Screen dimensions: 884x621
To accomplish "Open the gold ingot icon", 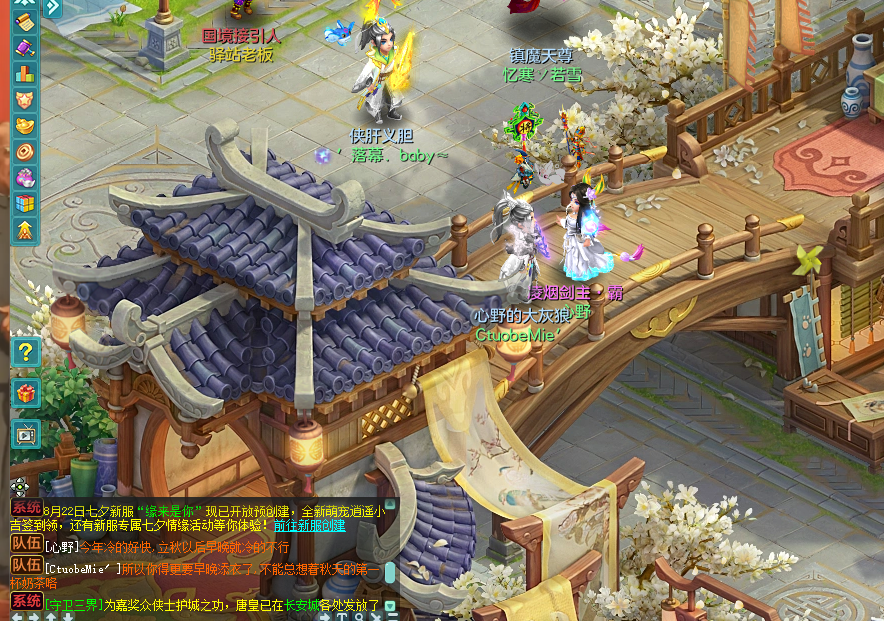I will click(24, 126).
